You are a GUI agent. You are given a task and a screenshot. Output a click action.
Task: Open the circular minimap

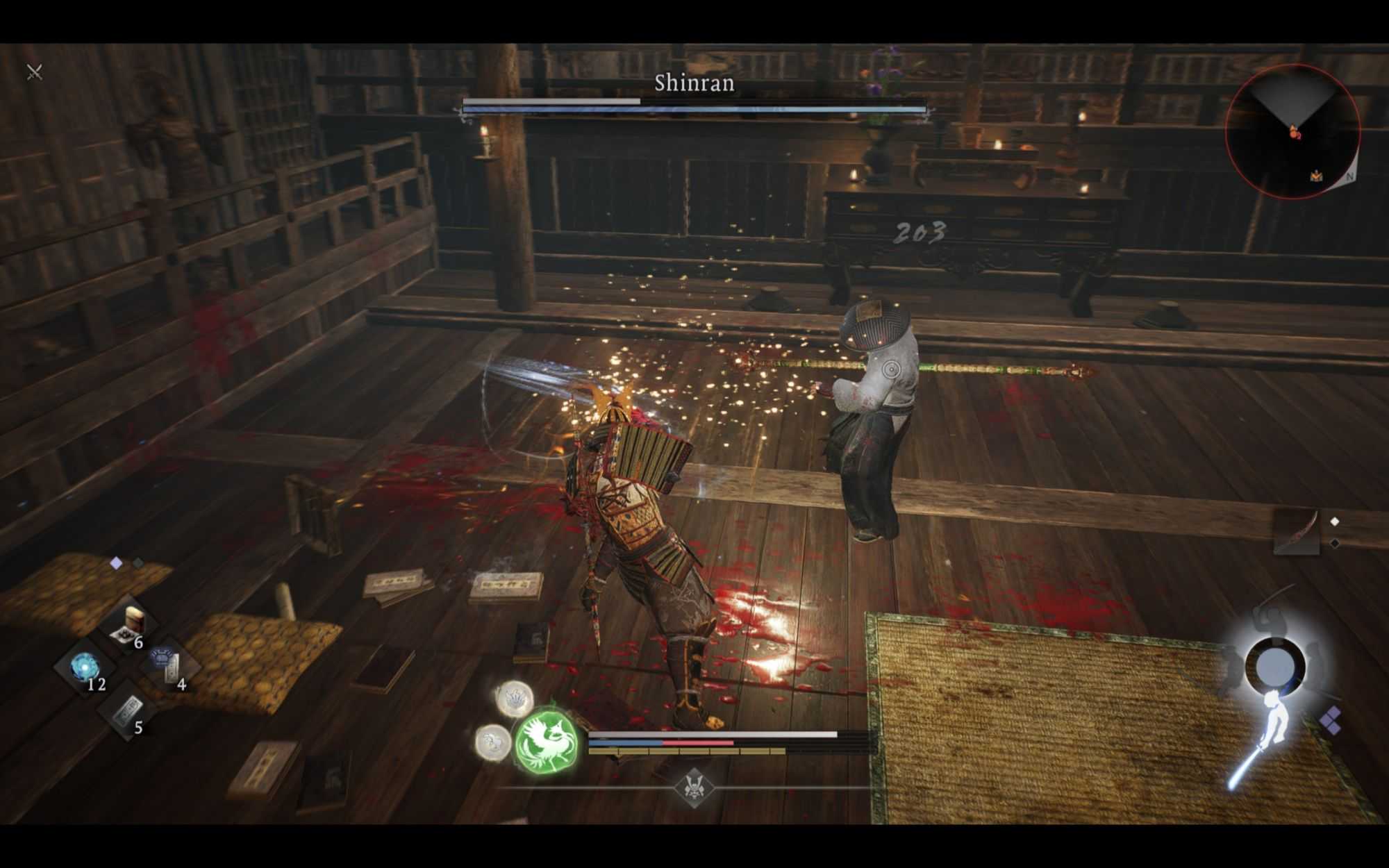click(1292, 132)
